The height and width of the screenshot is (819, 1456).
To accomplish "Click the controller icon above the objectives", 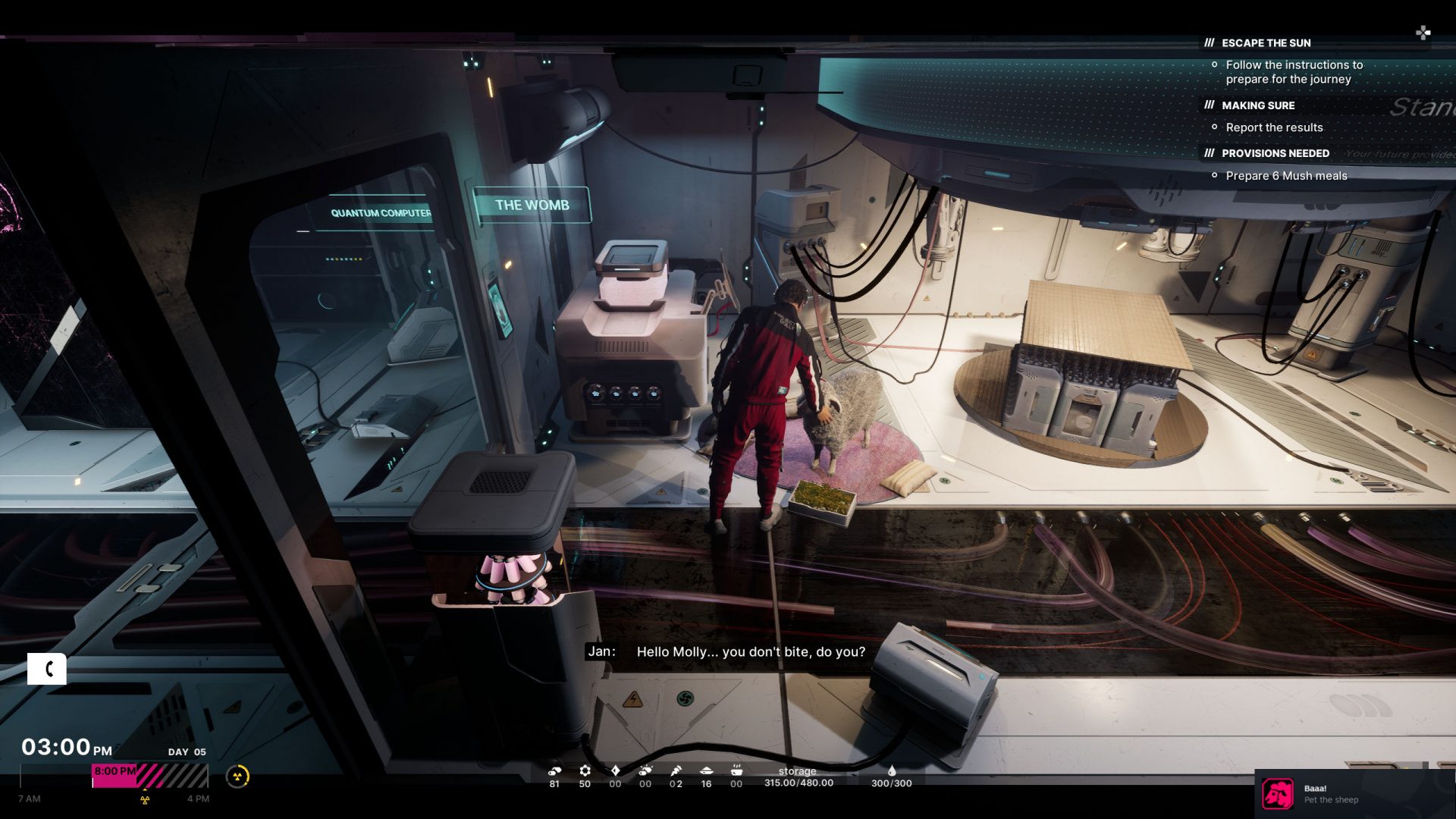I will tap(1423, 33).
